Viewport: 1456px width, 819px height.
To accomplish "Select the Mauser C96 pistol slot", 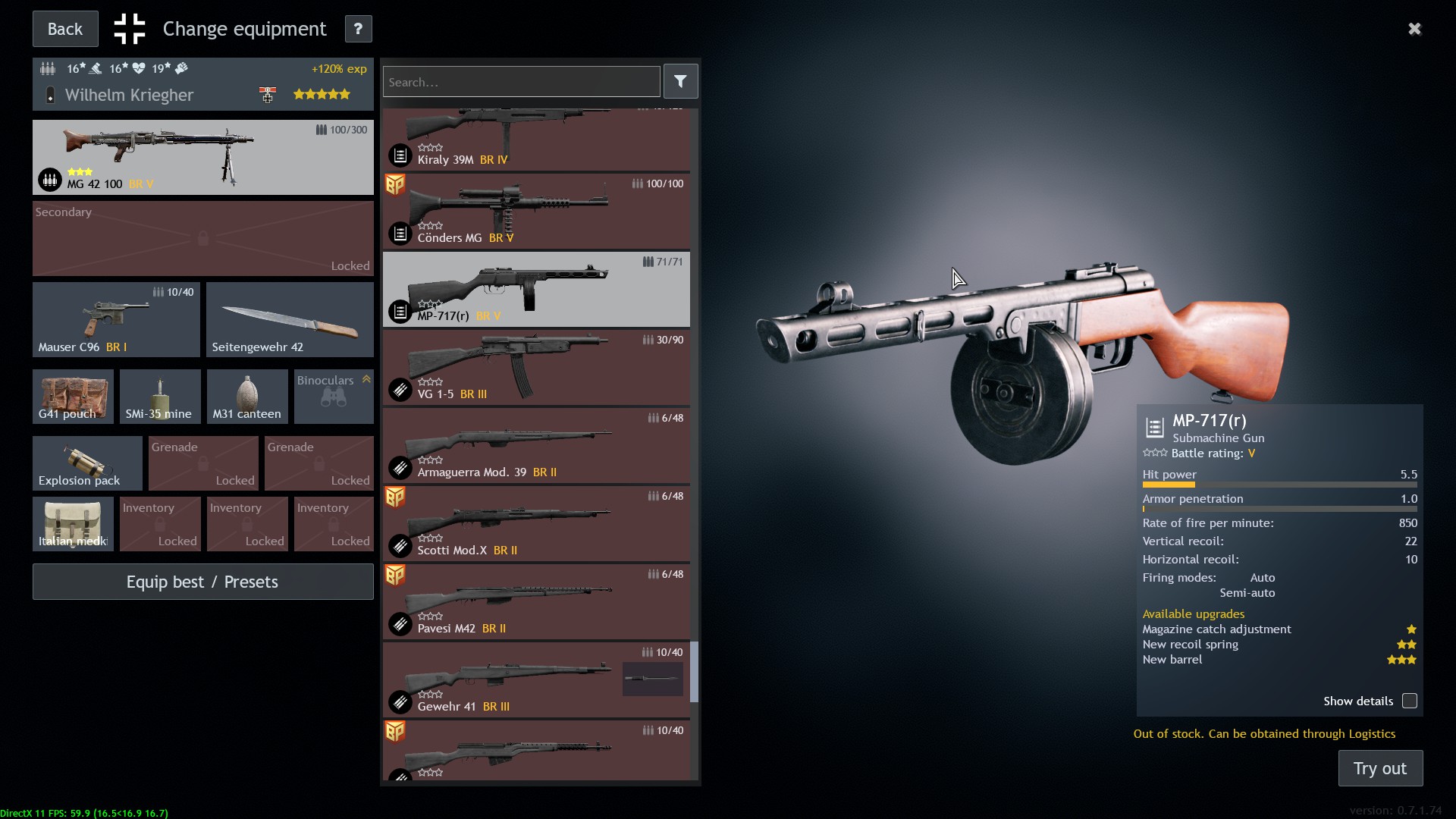I will (116, 319).
